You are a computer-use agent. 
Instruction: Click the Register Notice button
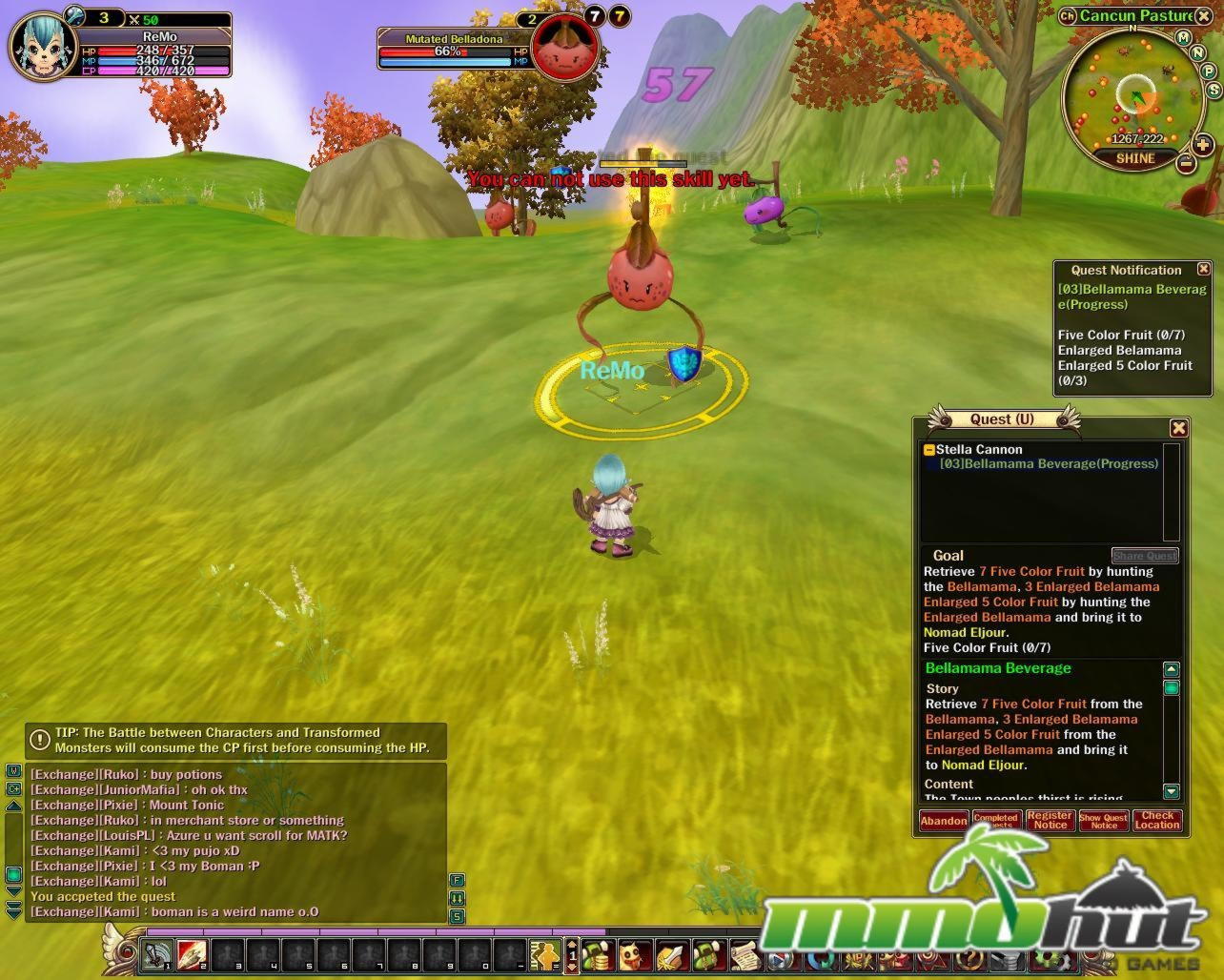(x=1050, y=821)
